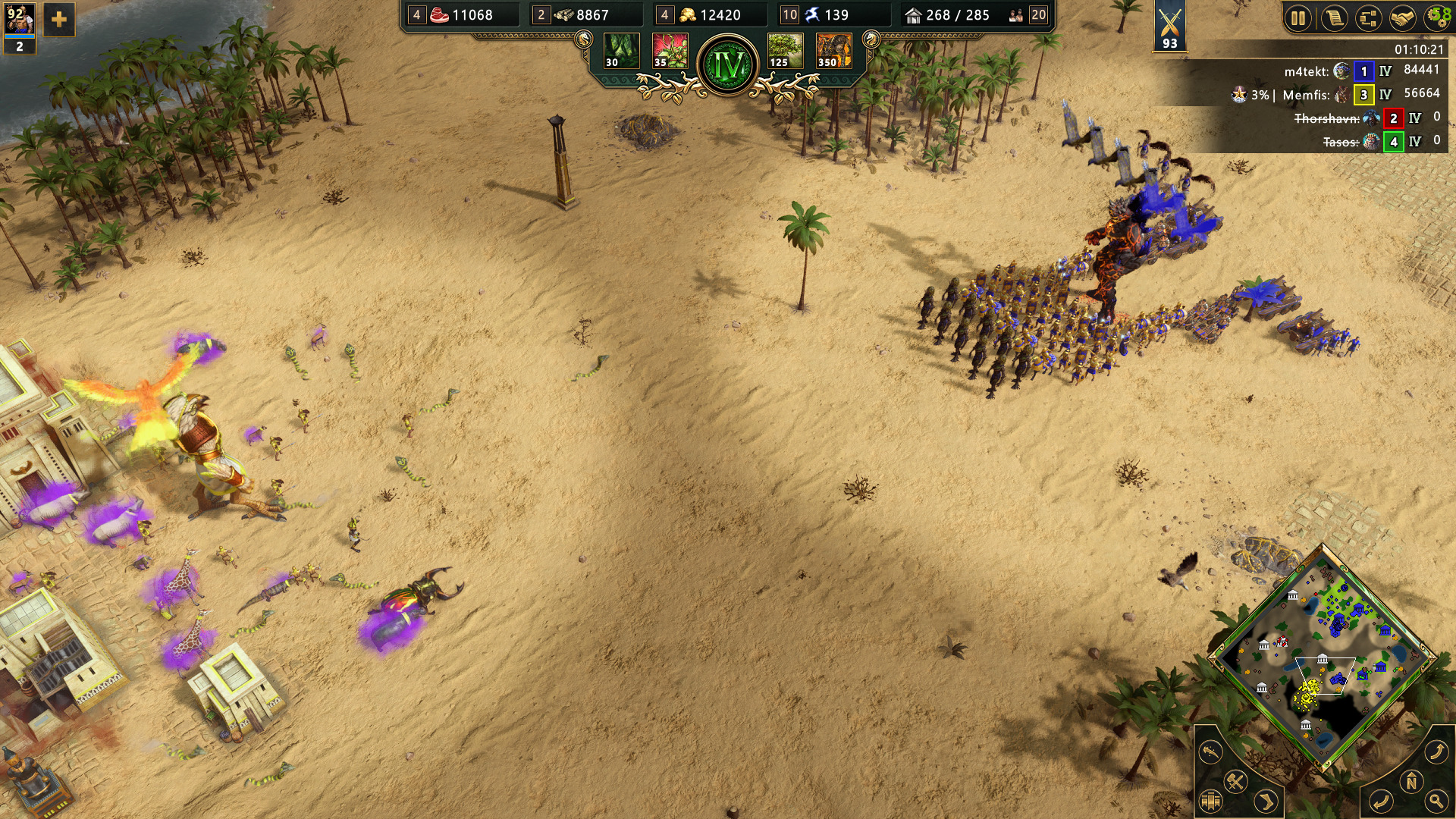Pause the game with the pause button
1456x819 pixels.
pyautogui.click(x=1298, y=18)
